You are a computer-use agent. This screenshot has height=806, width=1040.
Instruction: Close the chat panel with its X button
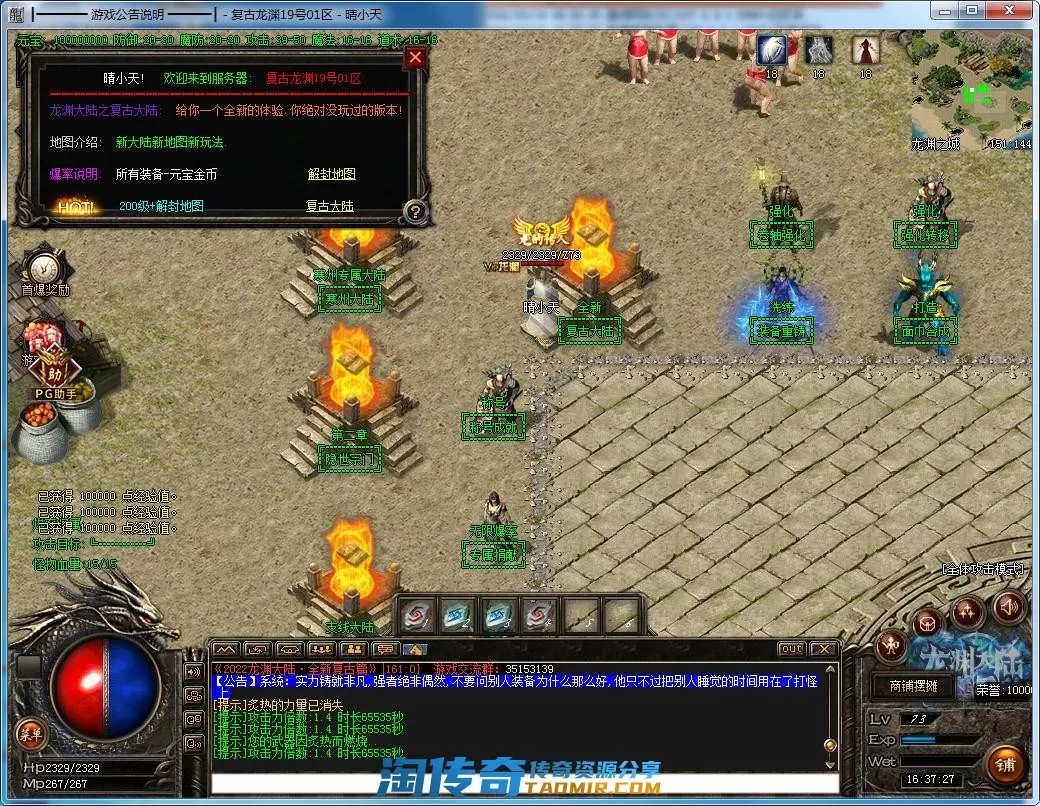[822, 649]
